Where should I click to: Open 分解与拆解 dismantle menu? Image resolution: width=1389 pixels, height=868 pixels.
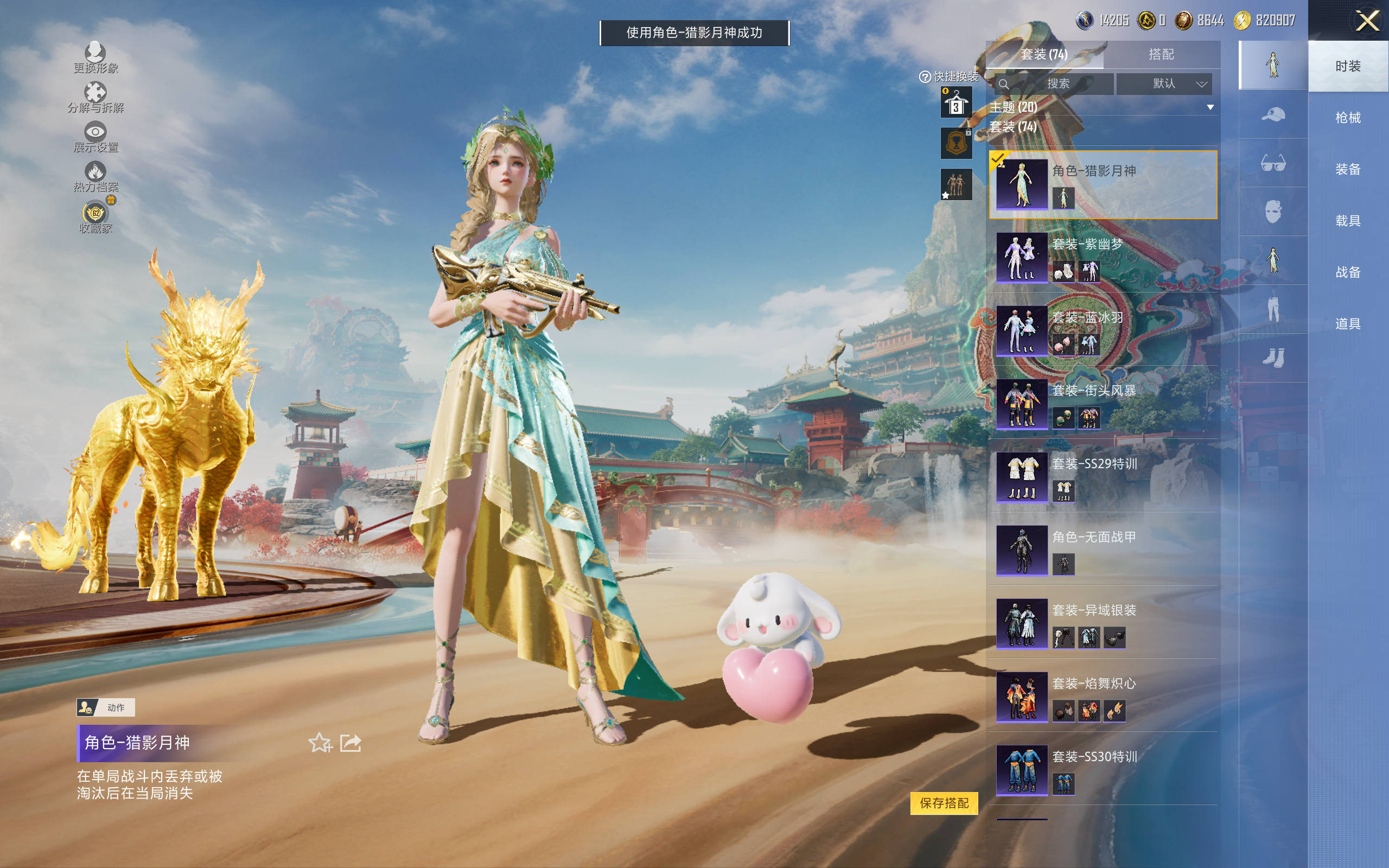pos(95,97)
